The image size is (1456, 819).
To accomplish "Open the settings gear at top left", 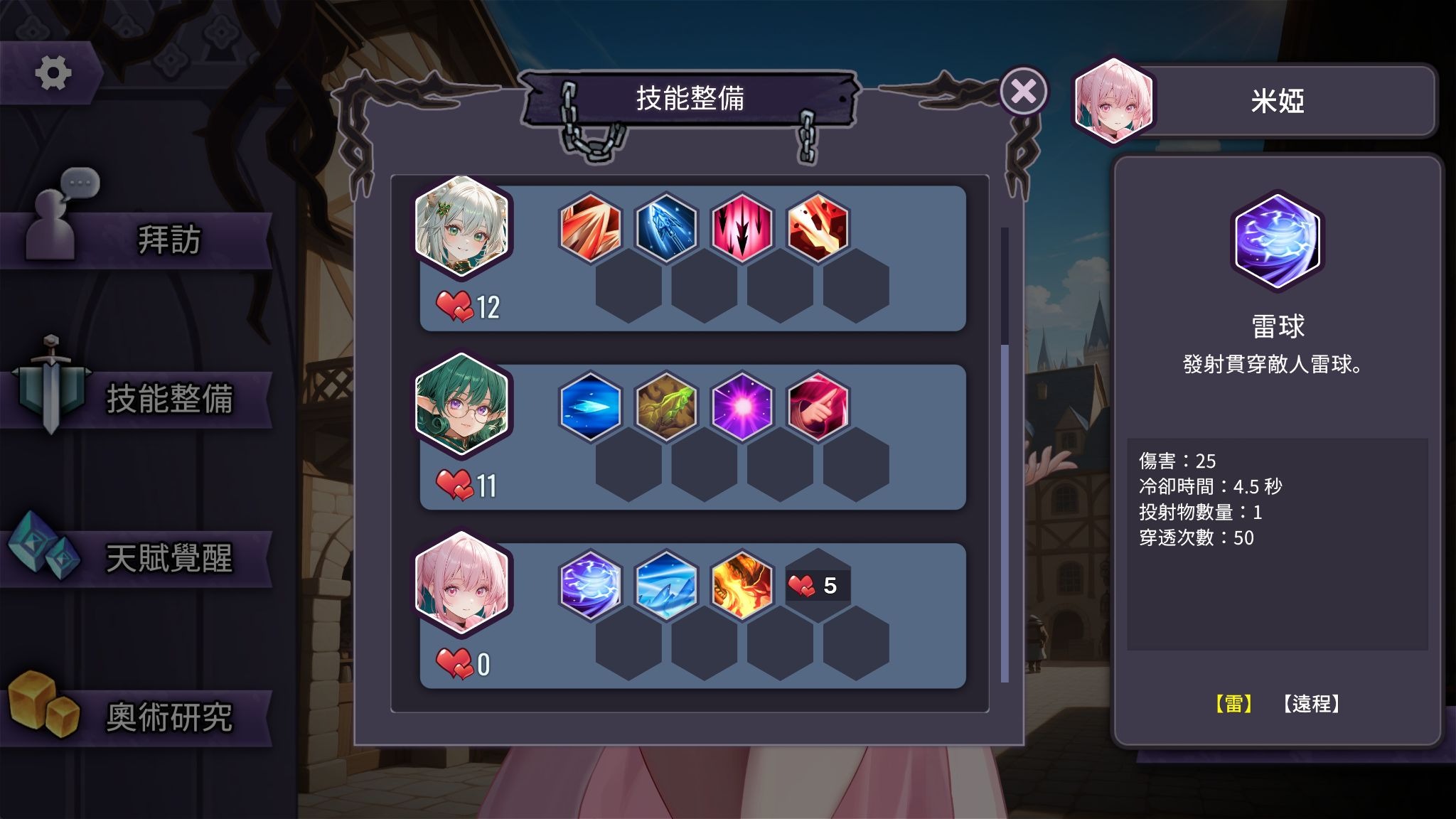I will coord(55,69).
